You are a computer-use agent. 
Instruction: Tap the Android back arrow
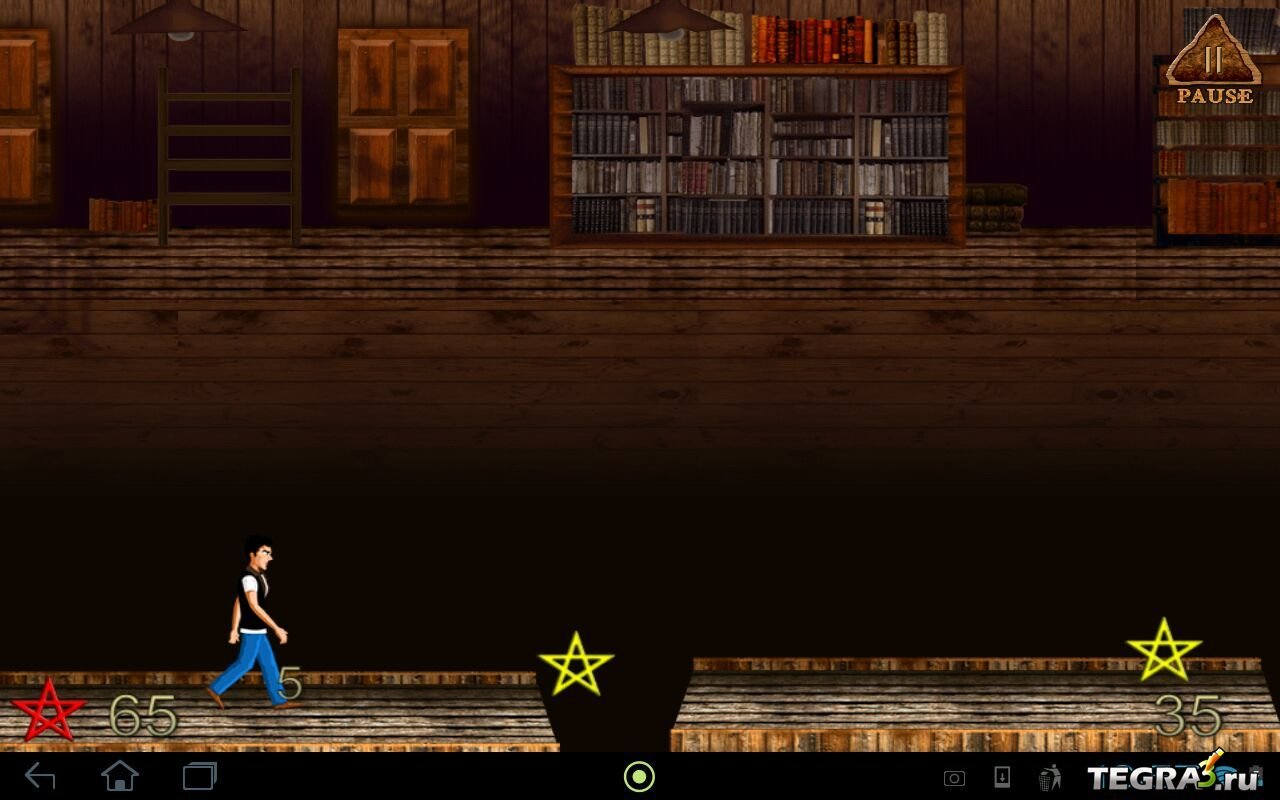(x=40, y=776)
